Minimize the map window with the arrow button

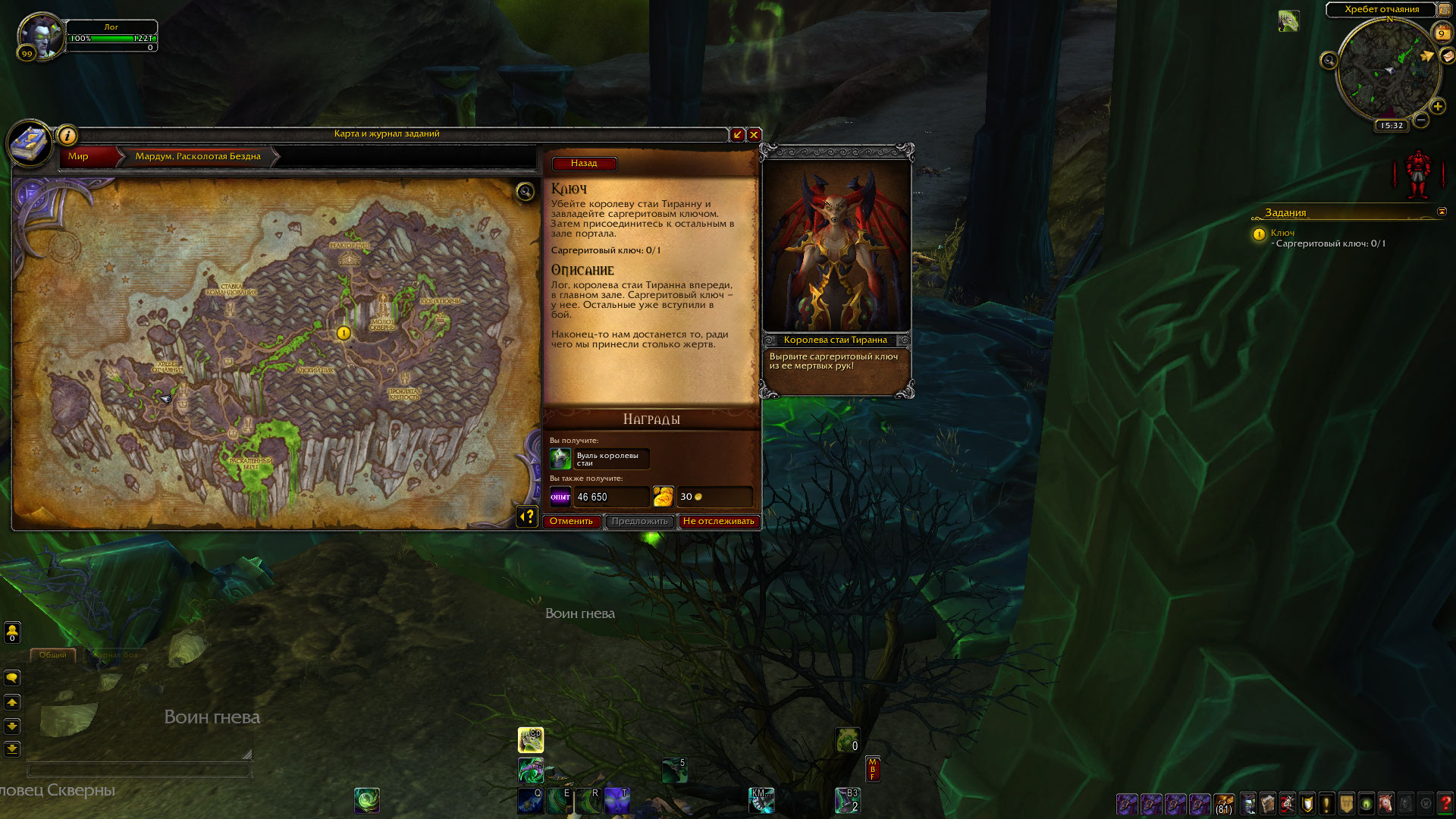pyautogui.click(x=737, y=134)
